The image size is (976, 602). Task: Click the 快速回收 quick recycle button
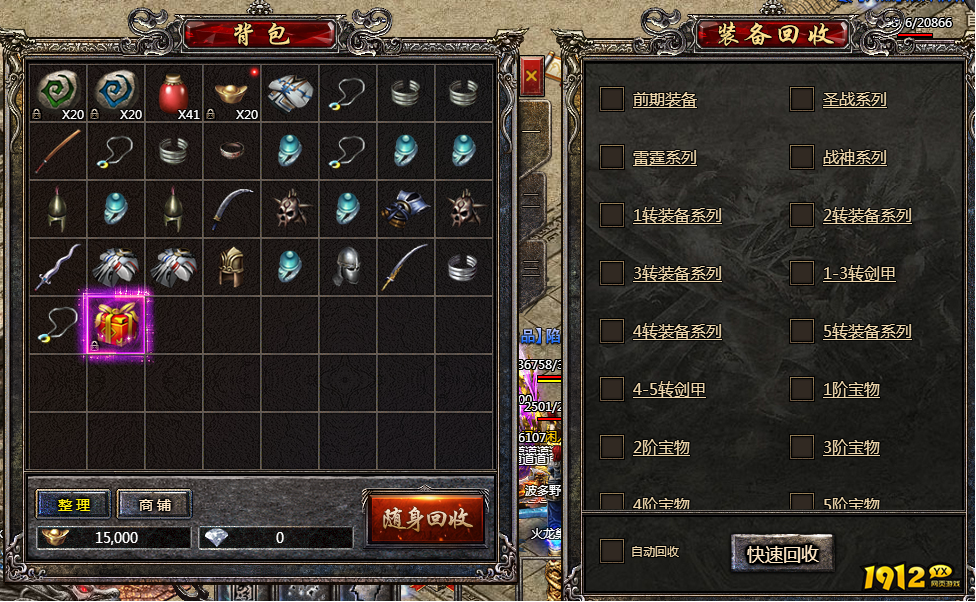click(x=782, y=553)
